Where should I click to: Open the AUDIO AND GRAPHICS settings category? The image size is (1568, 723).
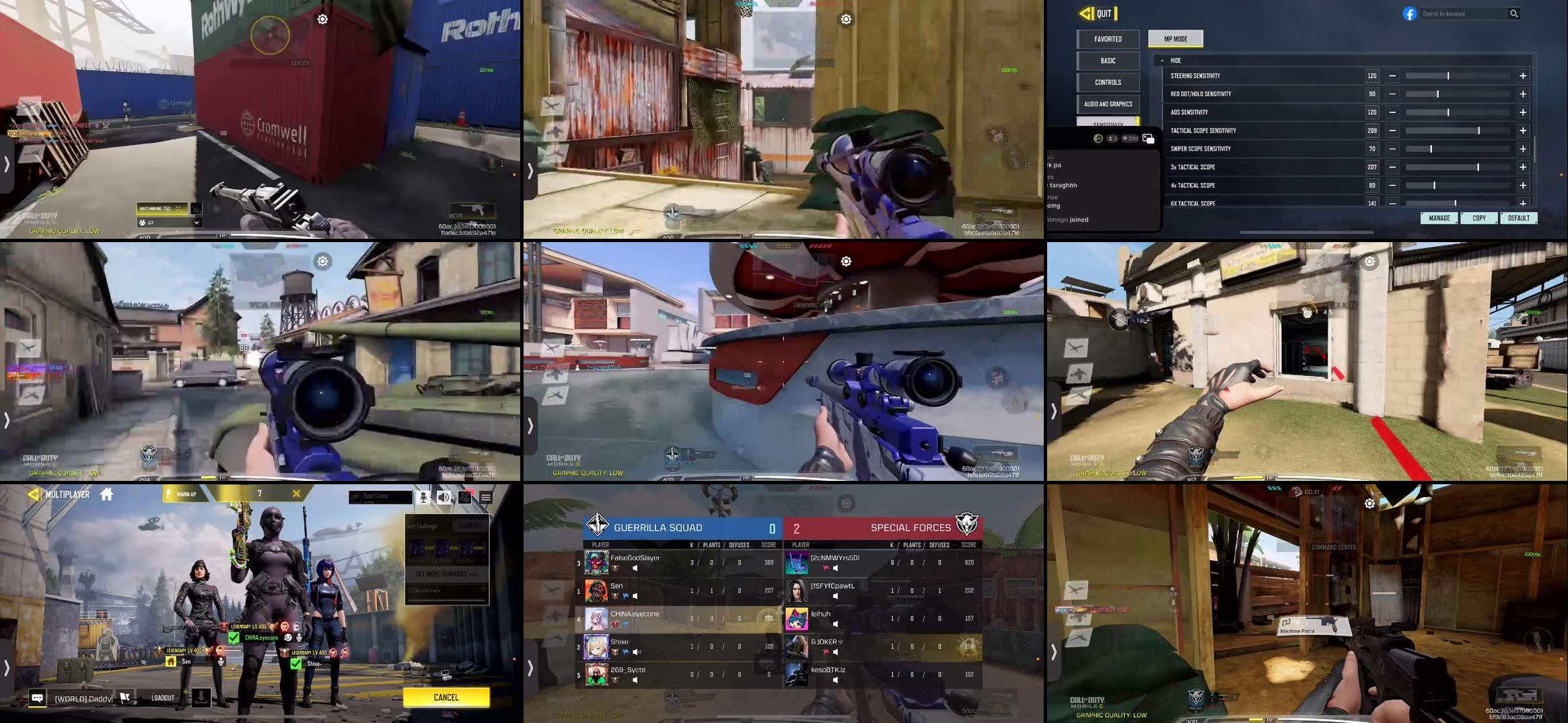pyautogui.click(x=1108, y=104)
